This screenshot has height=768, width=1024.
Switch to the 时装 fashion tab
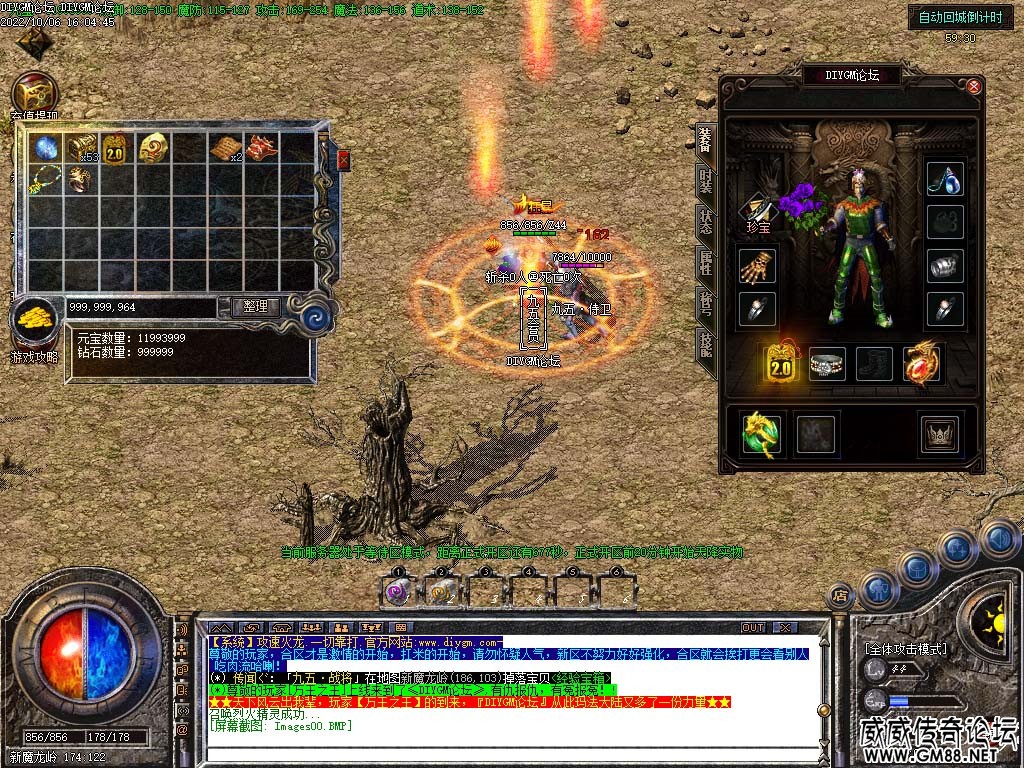click(x=705, y=181)
